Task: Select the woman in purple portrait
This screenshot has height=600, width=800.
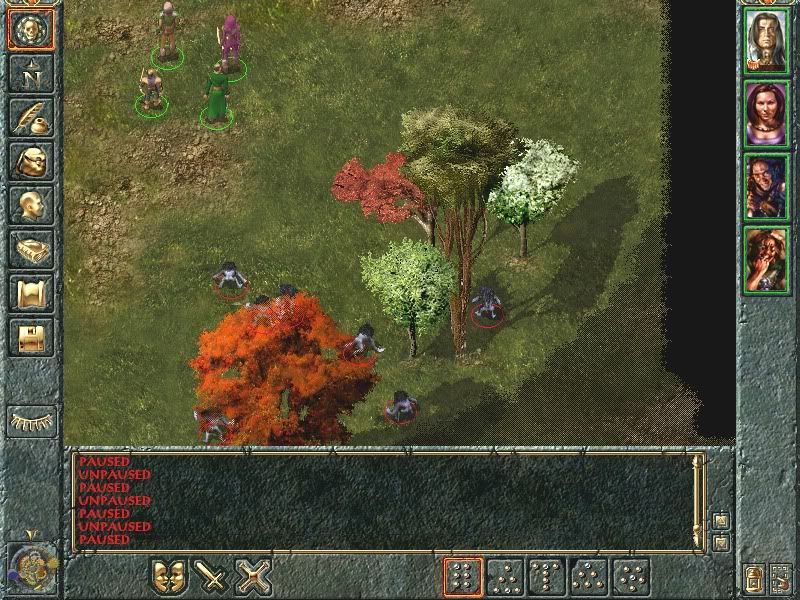Action: 767,113
